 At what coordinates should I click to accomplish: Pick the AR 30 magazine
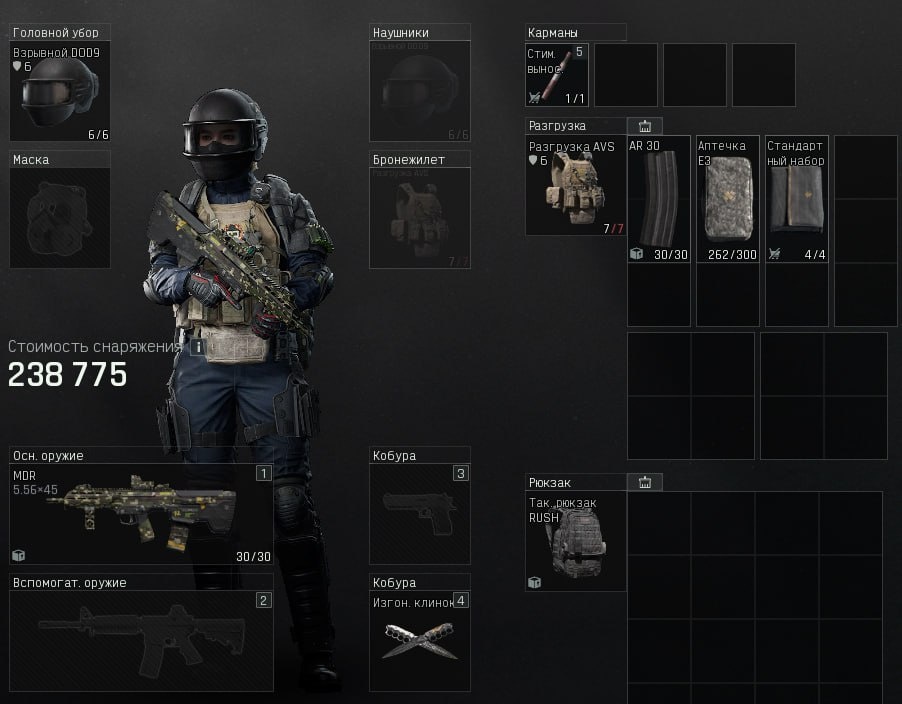click(x=659, y=200)
